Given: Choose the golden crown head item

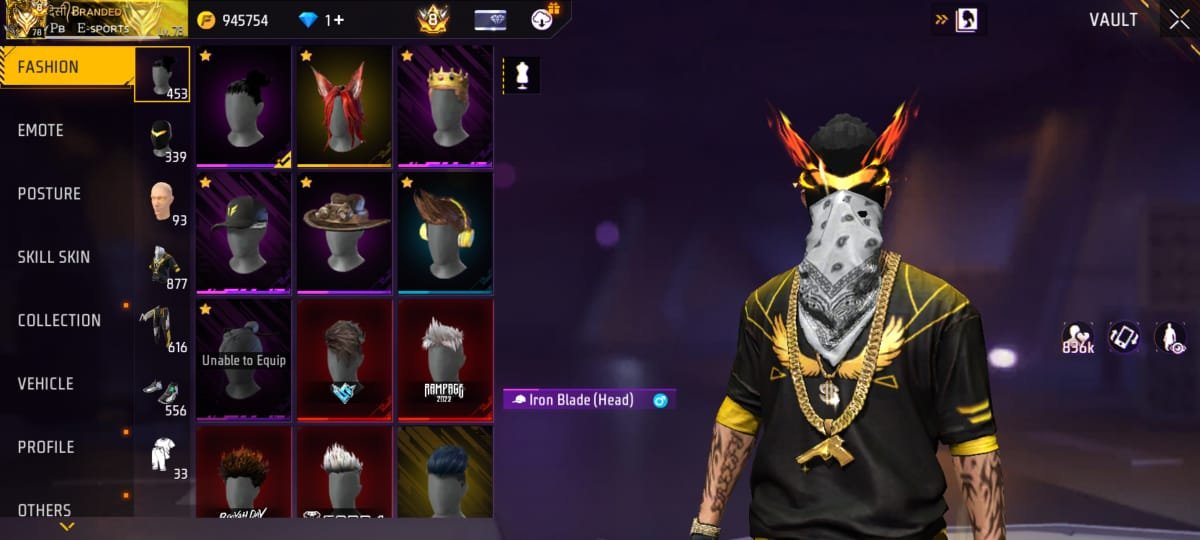Looking at the screenshot, I should [445, 106].
